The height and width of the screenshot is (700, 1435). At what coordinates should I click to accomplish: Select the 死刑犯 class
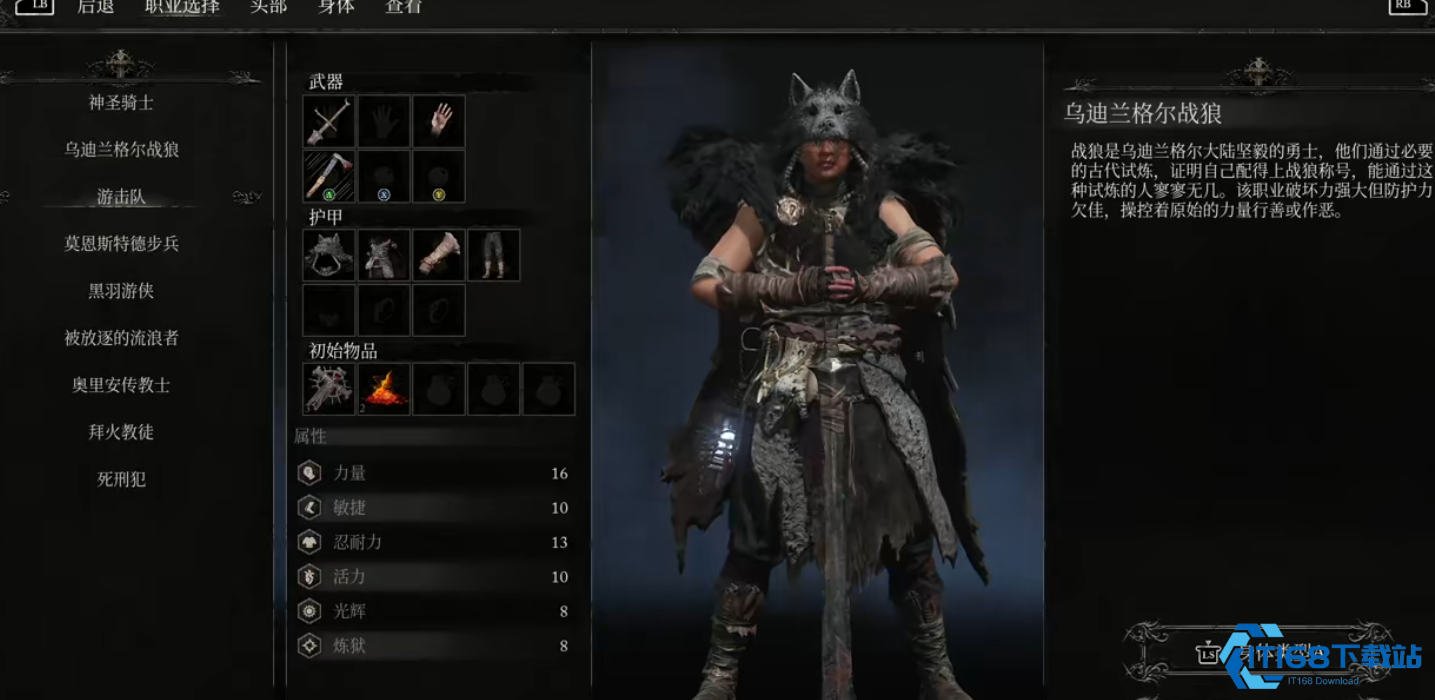(x=121, y=479)
